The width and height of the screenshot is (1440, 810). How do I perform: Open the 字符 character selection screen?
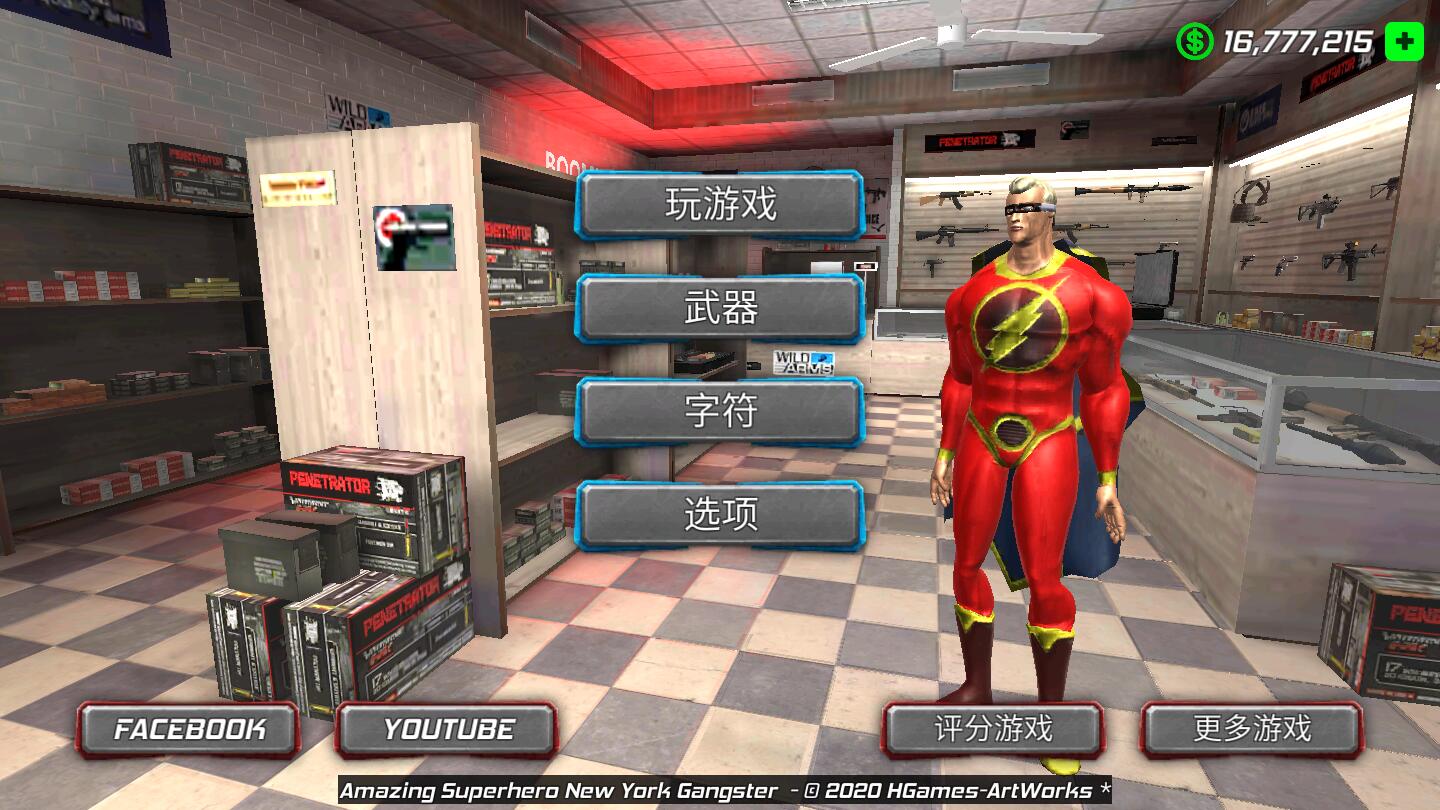(x=719, y=412)
